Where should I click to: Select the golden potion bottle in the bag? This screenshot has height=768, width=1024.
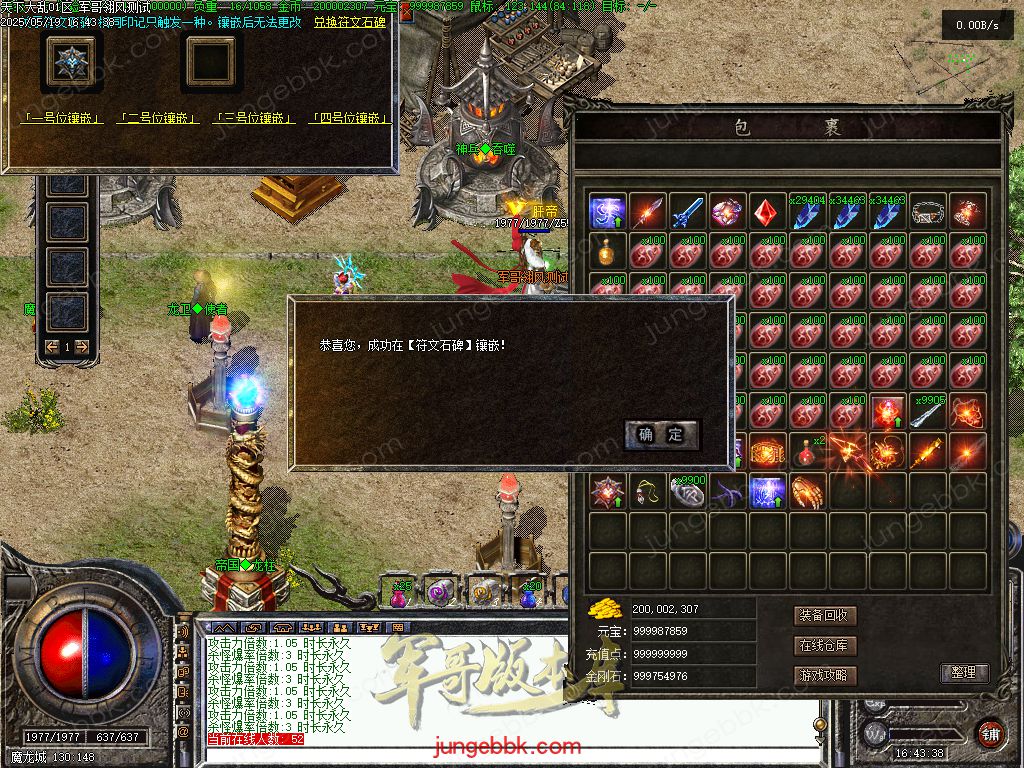pos(608,252)
